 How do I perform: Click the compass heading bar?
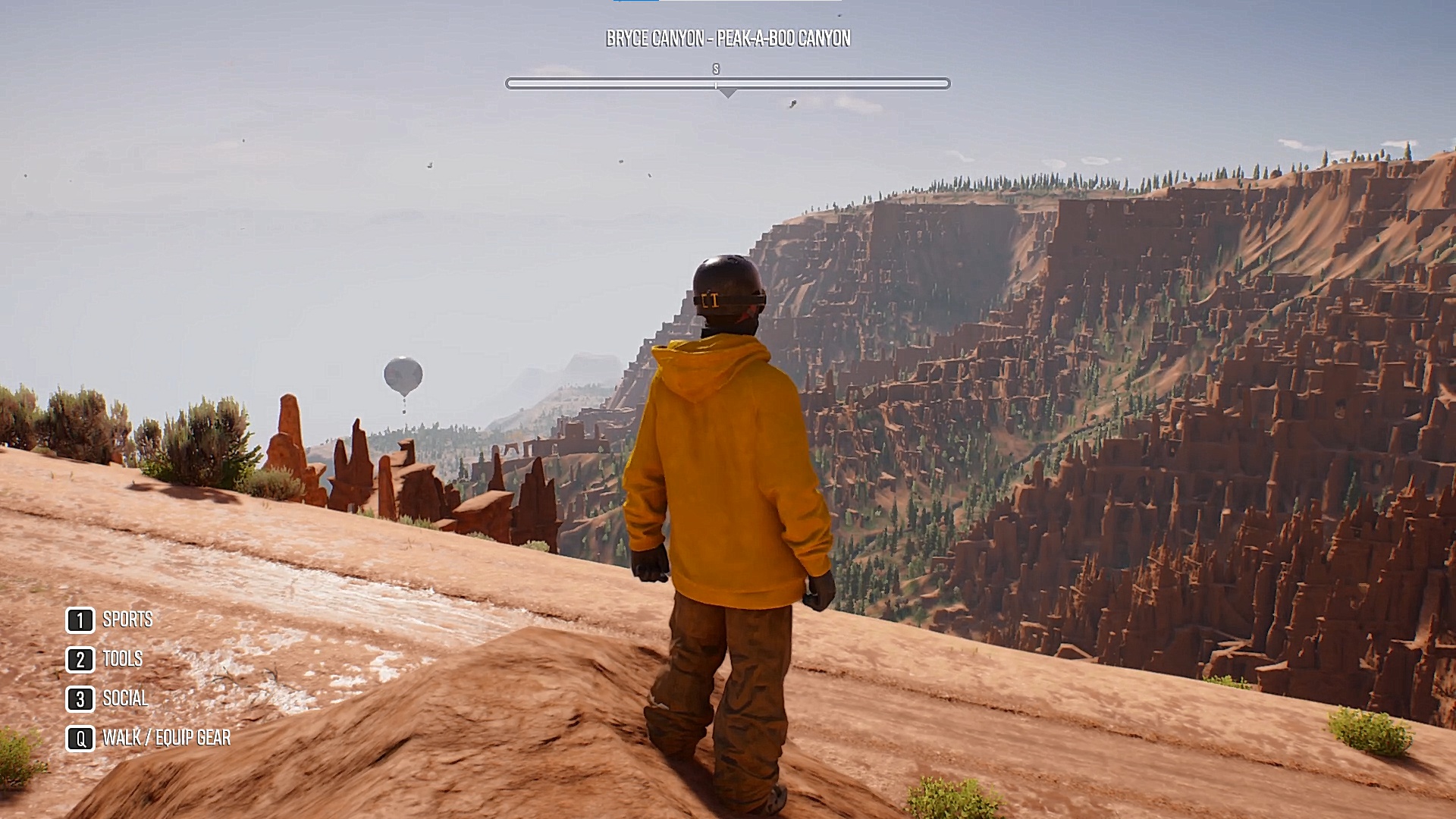727,83
